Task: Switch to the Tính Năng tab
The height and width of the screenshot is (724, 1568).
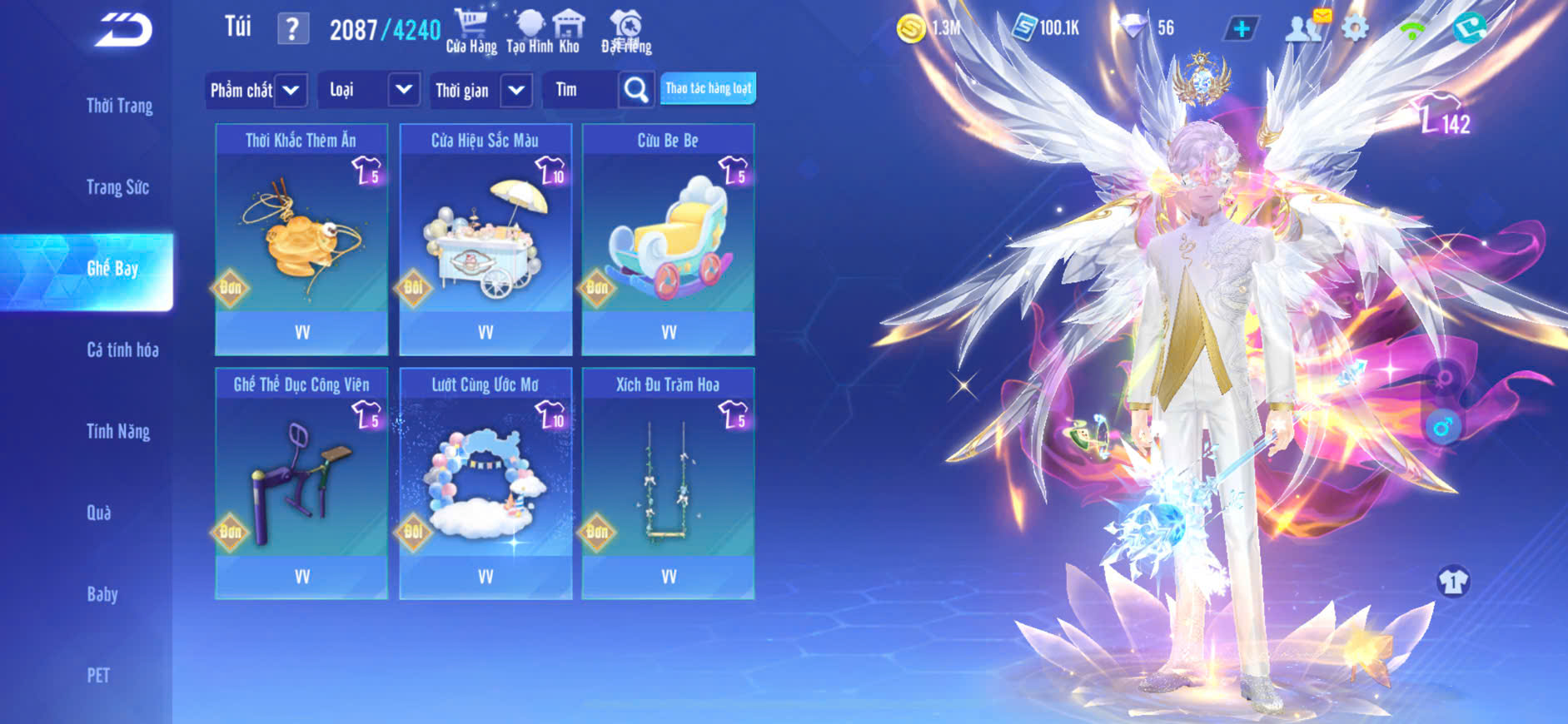Action: coord(118,431)
